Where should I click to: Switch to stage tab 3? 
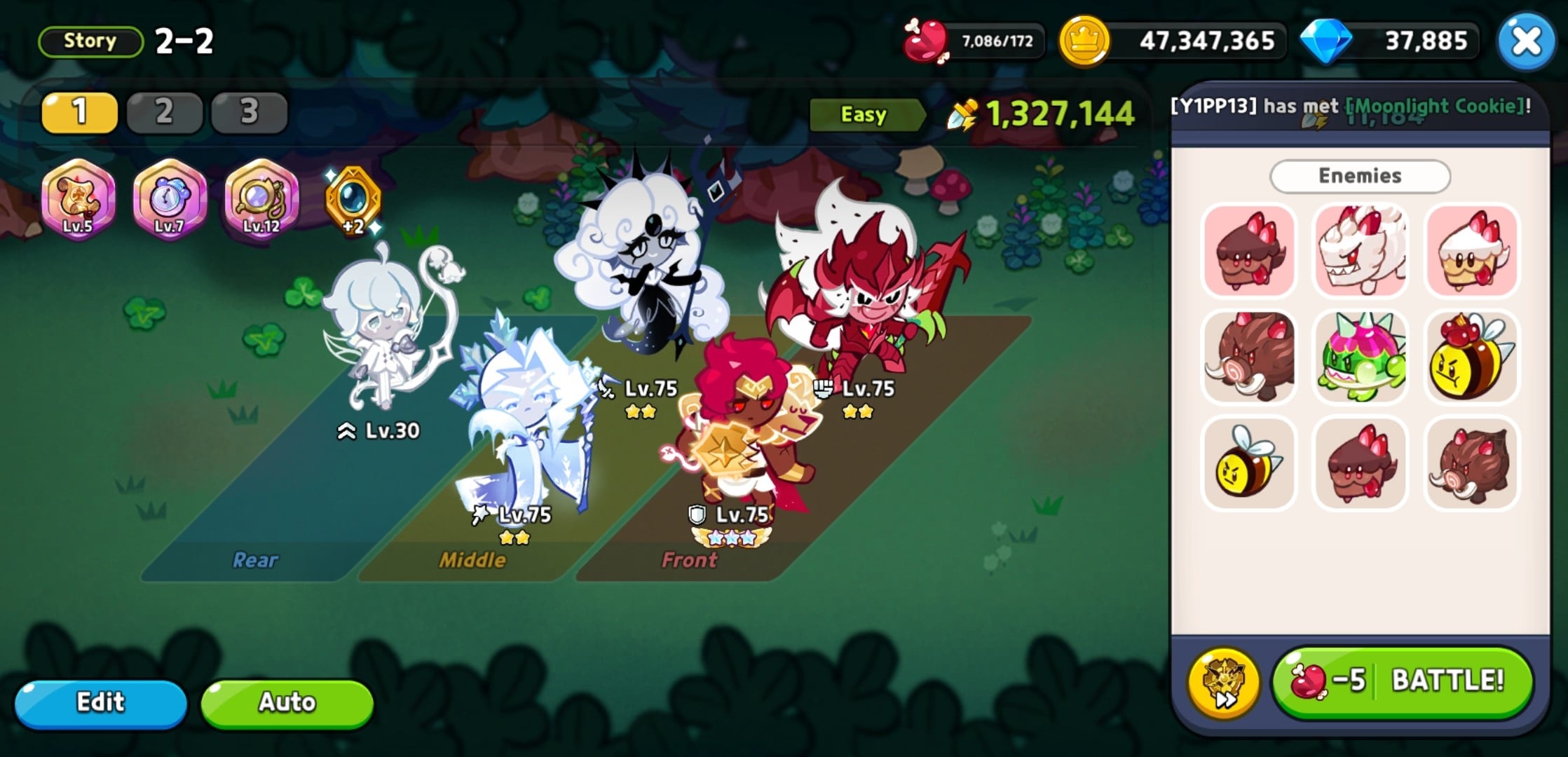click(x=249, y=112)
